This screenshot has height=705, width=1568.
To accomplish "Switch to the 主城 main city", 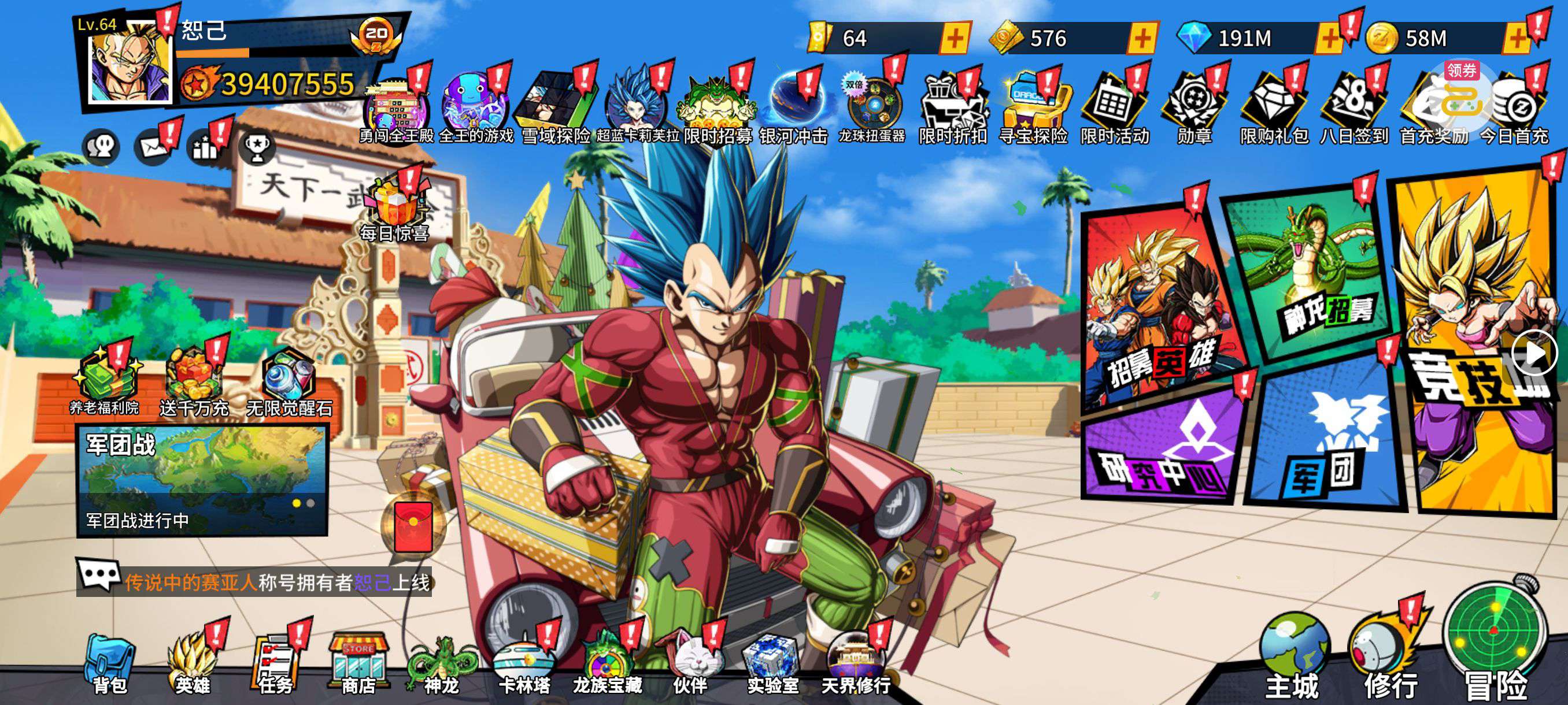I will [1292, 657].
